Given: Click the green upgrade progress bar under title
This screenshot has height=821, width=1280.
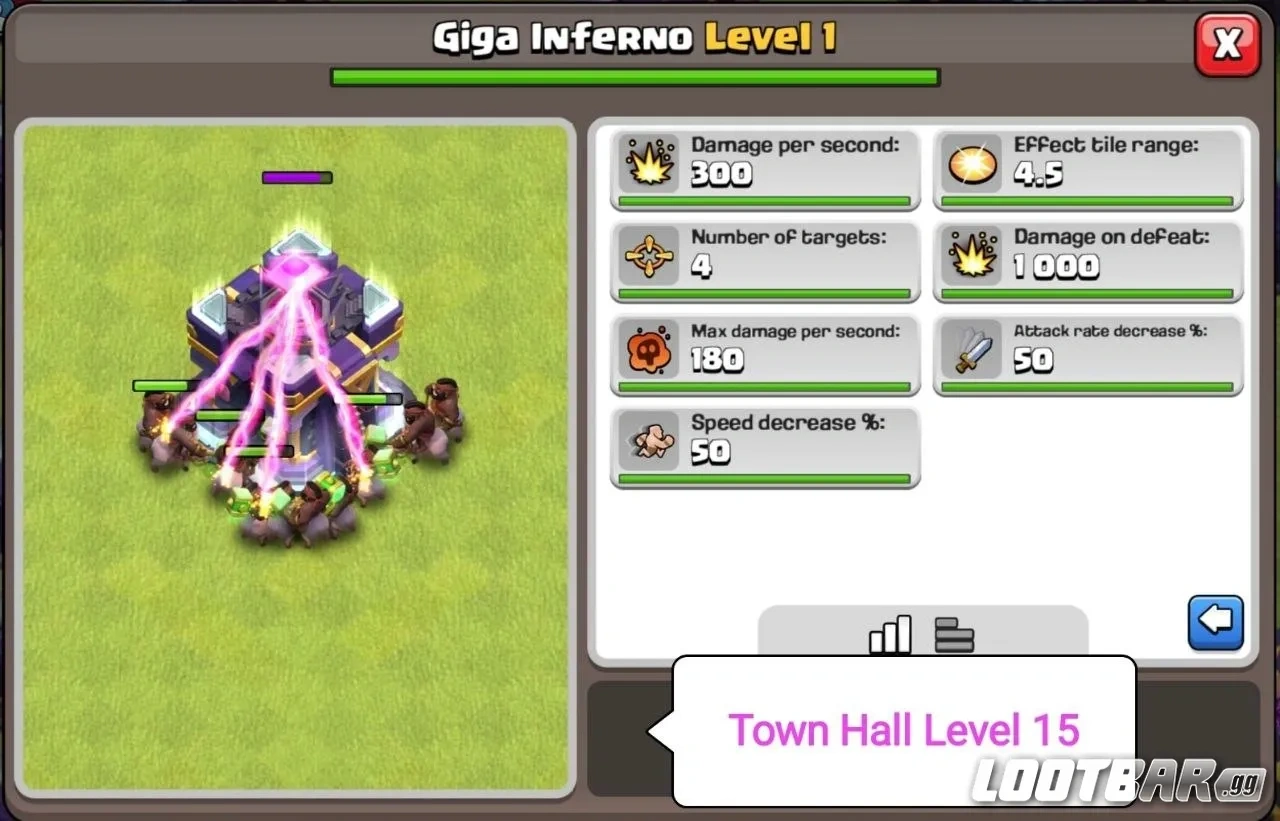Looking at the screenshot, I should coord(634,76).
